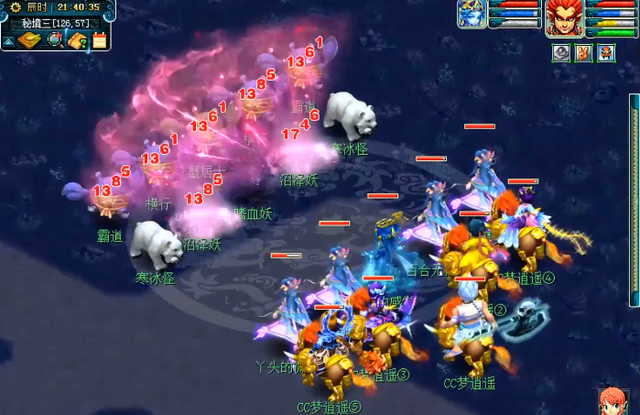Image resolution: width=640 pixels, height=415 pixels.
Task: Click the orange-haired girl avatar icon
Action: point(612,401)
